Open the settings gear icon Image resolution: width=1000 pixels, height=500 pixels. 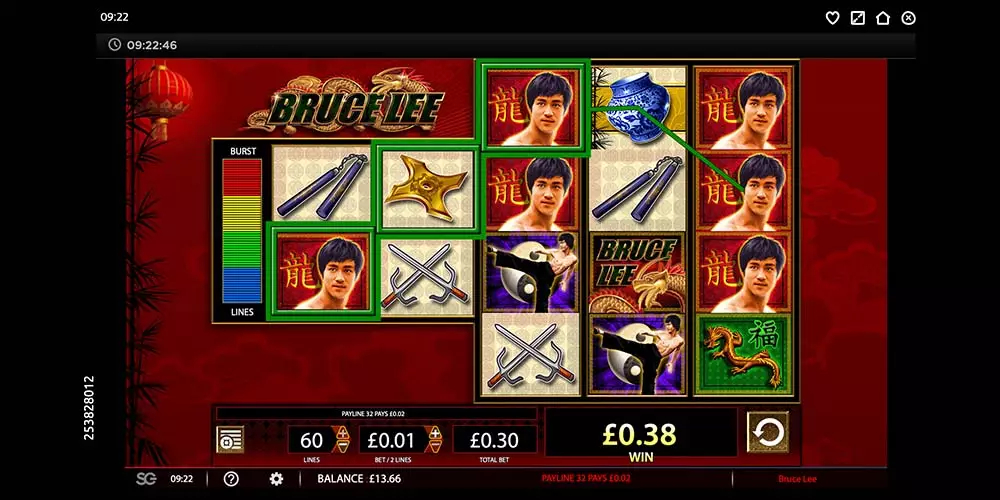pyautogui.click(x=276, y=479)
